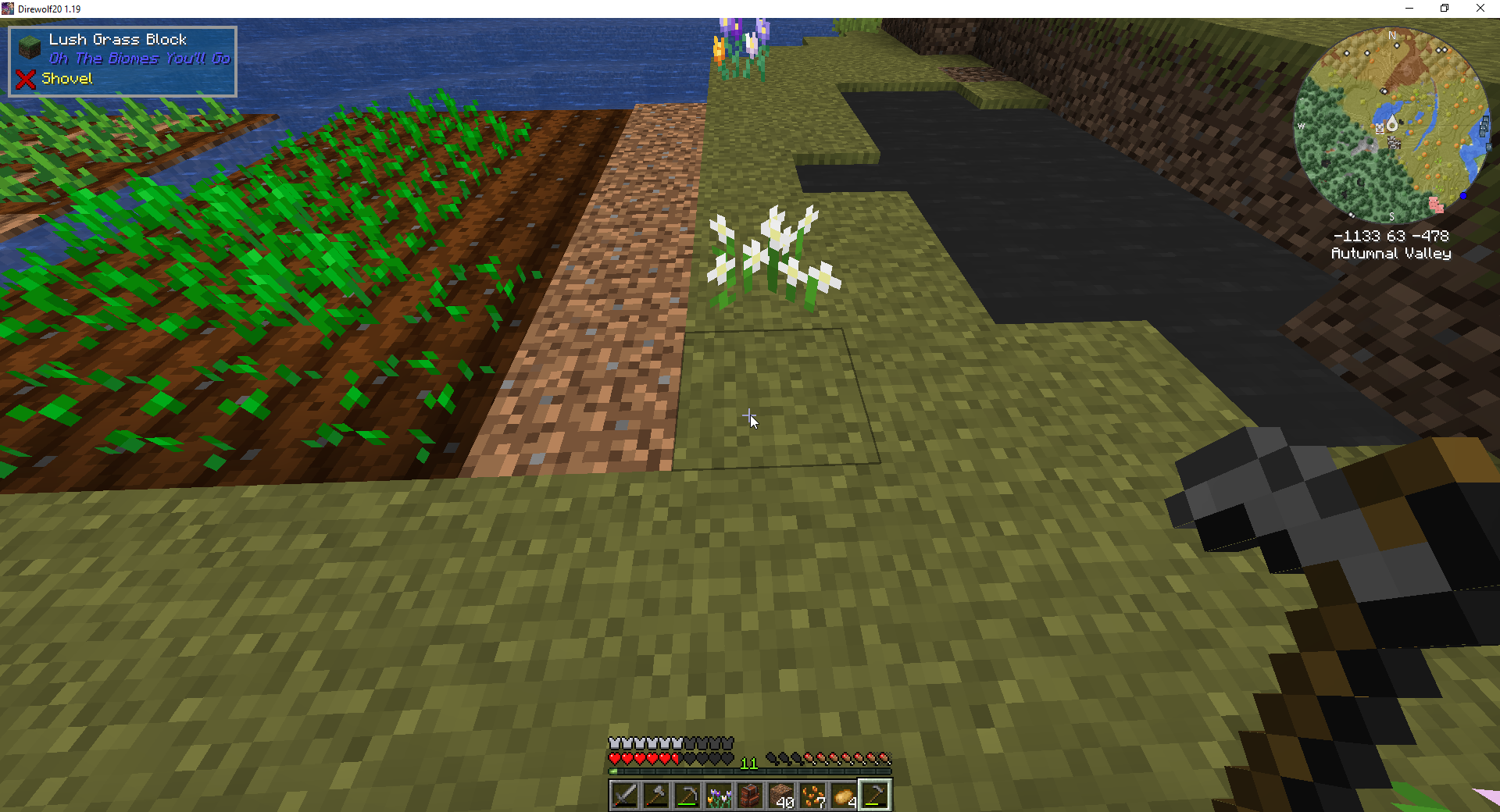This screenshot has height=812, width=1500.
Task: Open the backpack in the hotbar
Action: pos(750,794)
